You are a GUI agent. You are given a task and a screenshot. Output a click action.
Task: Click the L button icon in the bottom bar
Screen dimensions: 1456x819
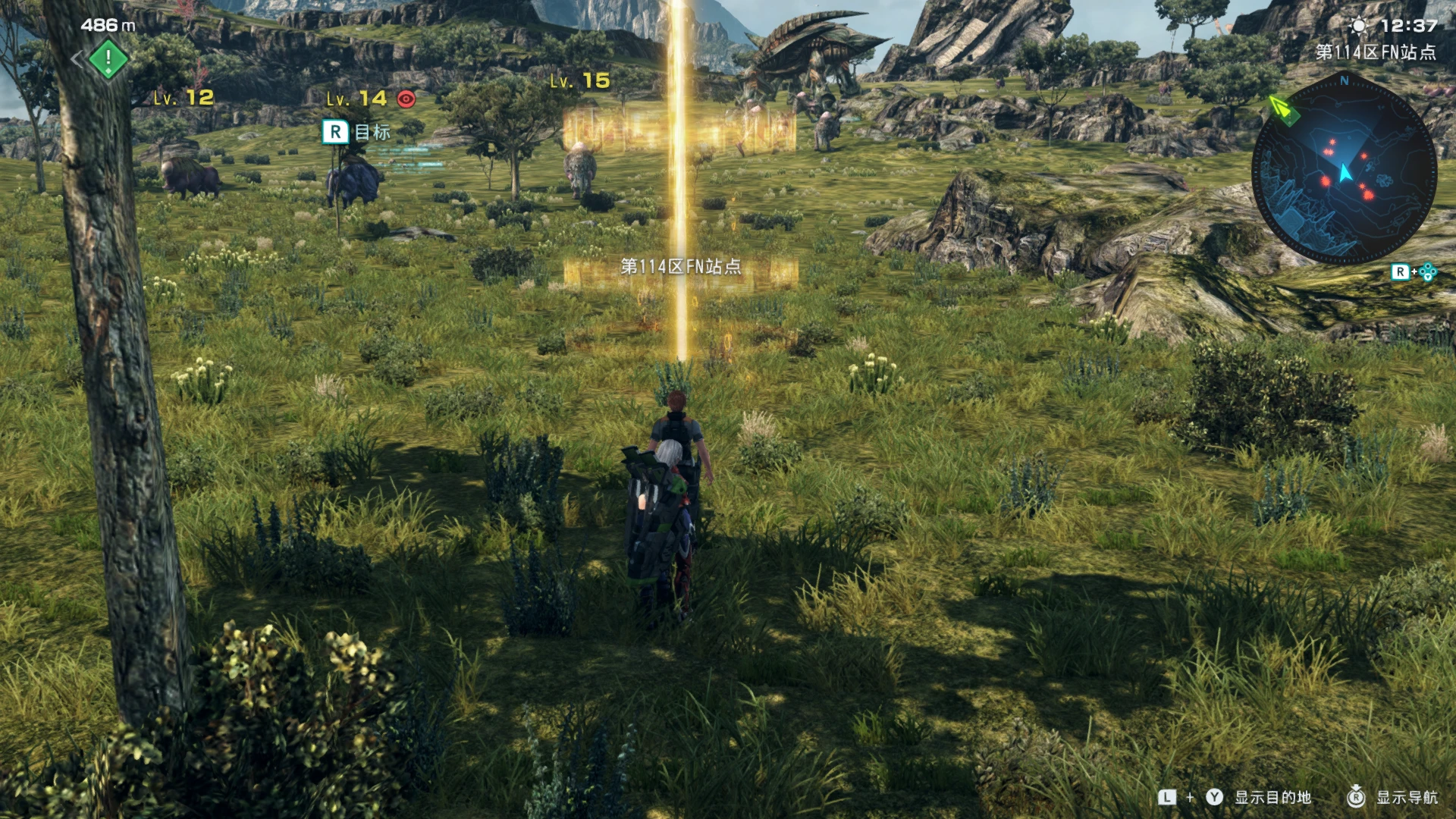pyautogui.click(x=1166, y=796)
